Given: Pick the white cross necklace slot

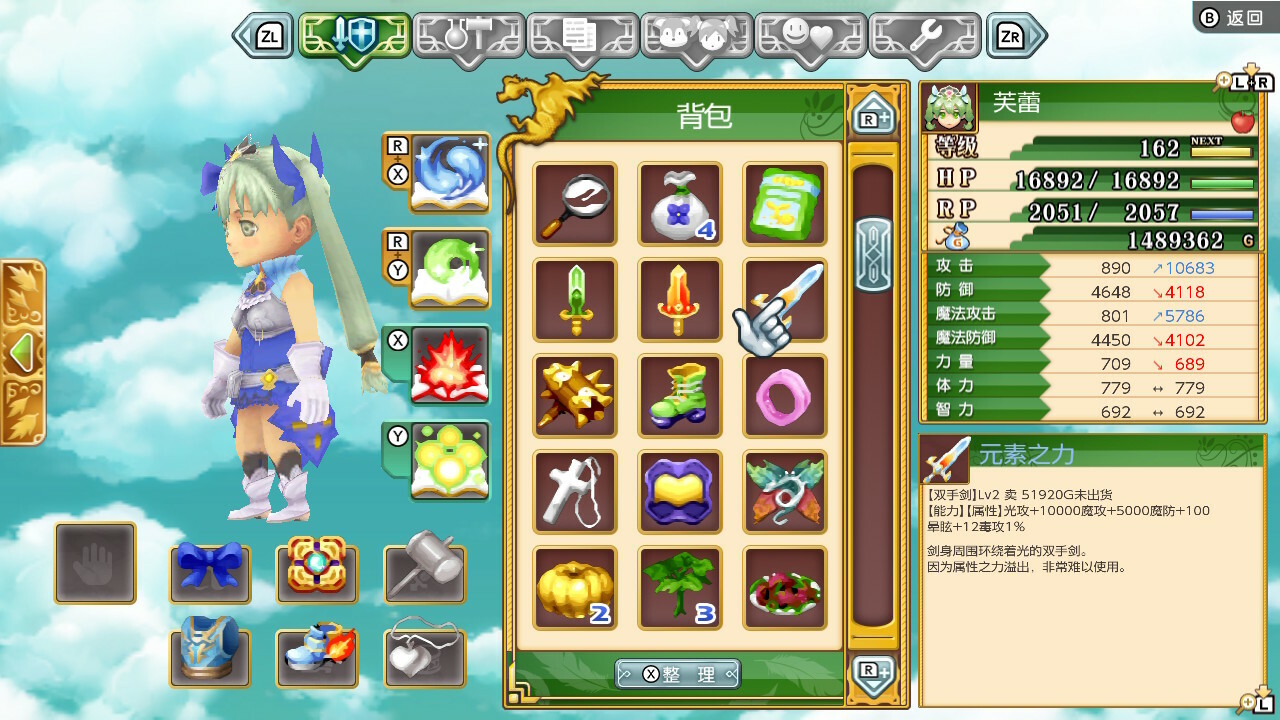Looking at the screenshot, I should [575, 492].
